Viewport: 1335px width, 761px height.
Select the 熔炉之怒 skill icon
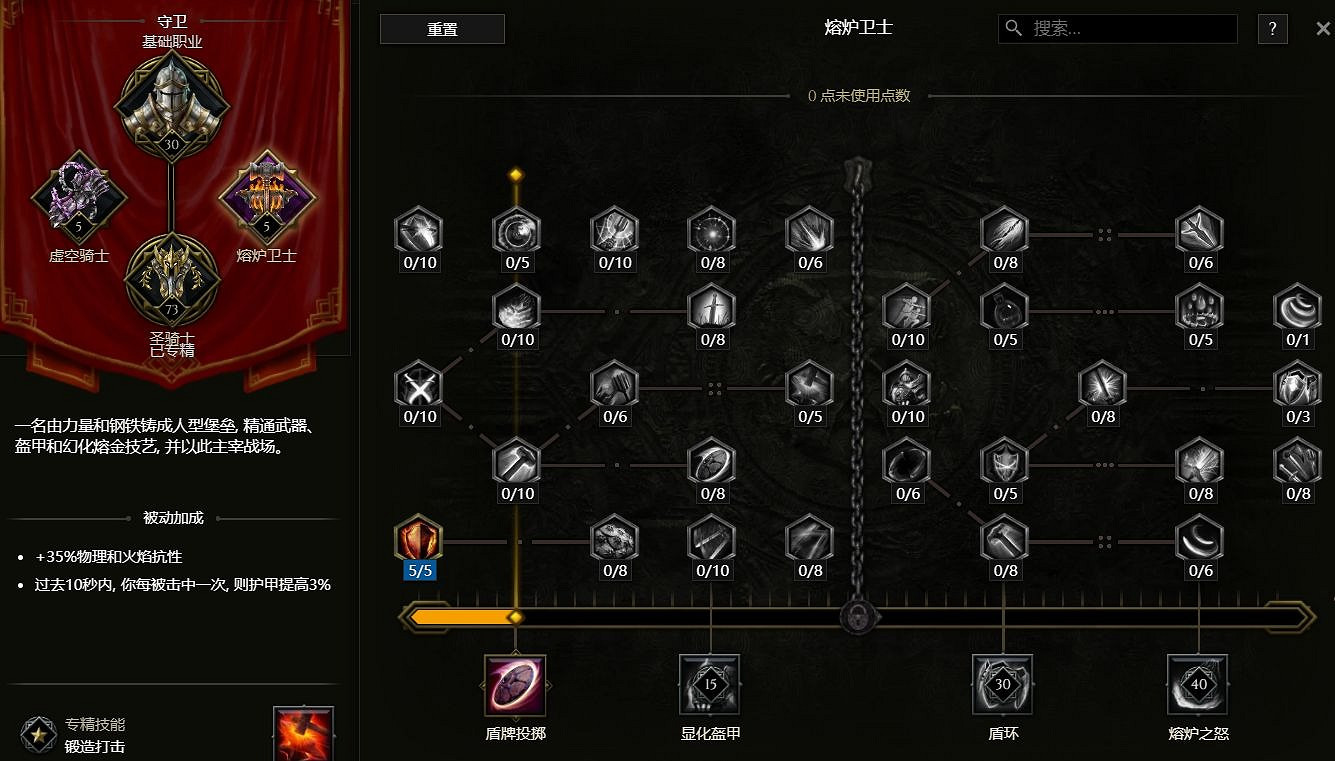1197,685
